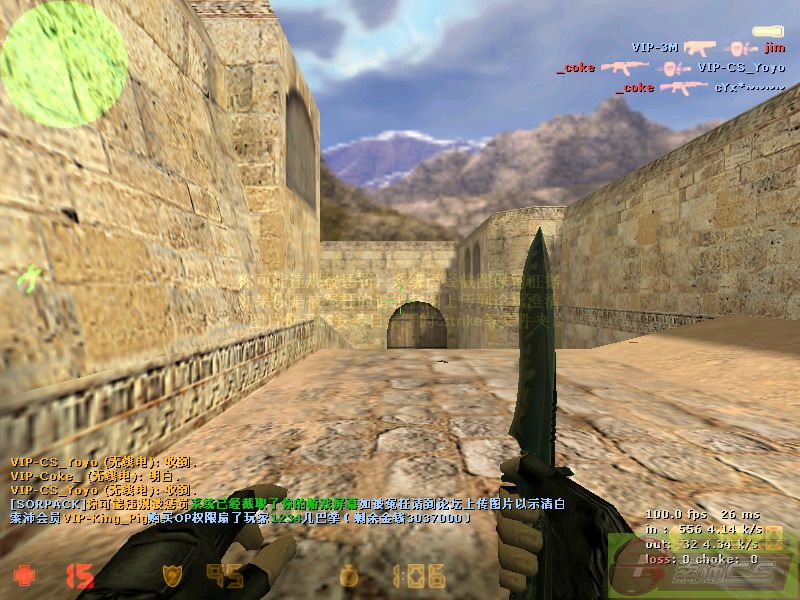Click the green circular radar
800x600 pixels.
tap(63, 62)
